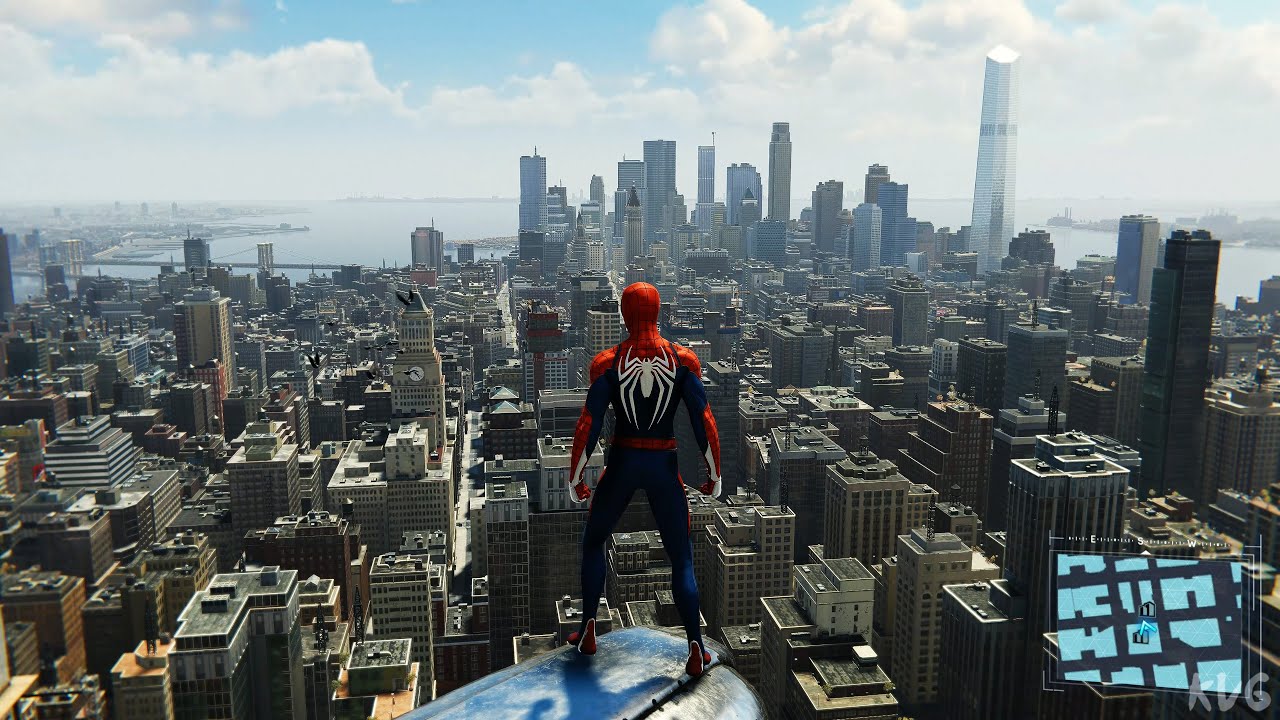Select the upper landmark building icon on minimap
1280x720 pixels.
coord(1147,609)
